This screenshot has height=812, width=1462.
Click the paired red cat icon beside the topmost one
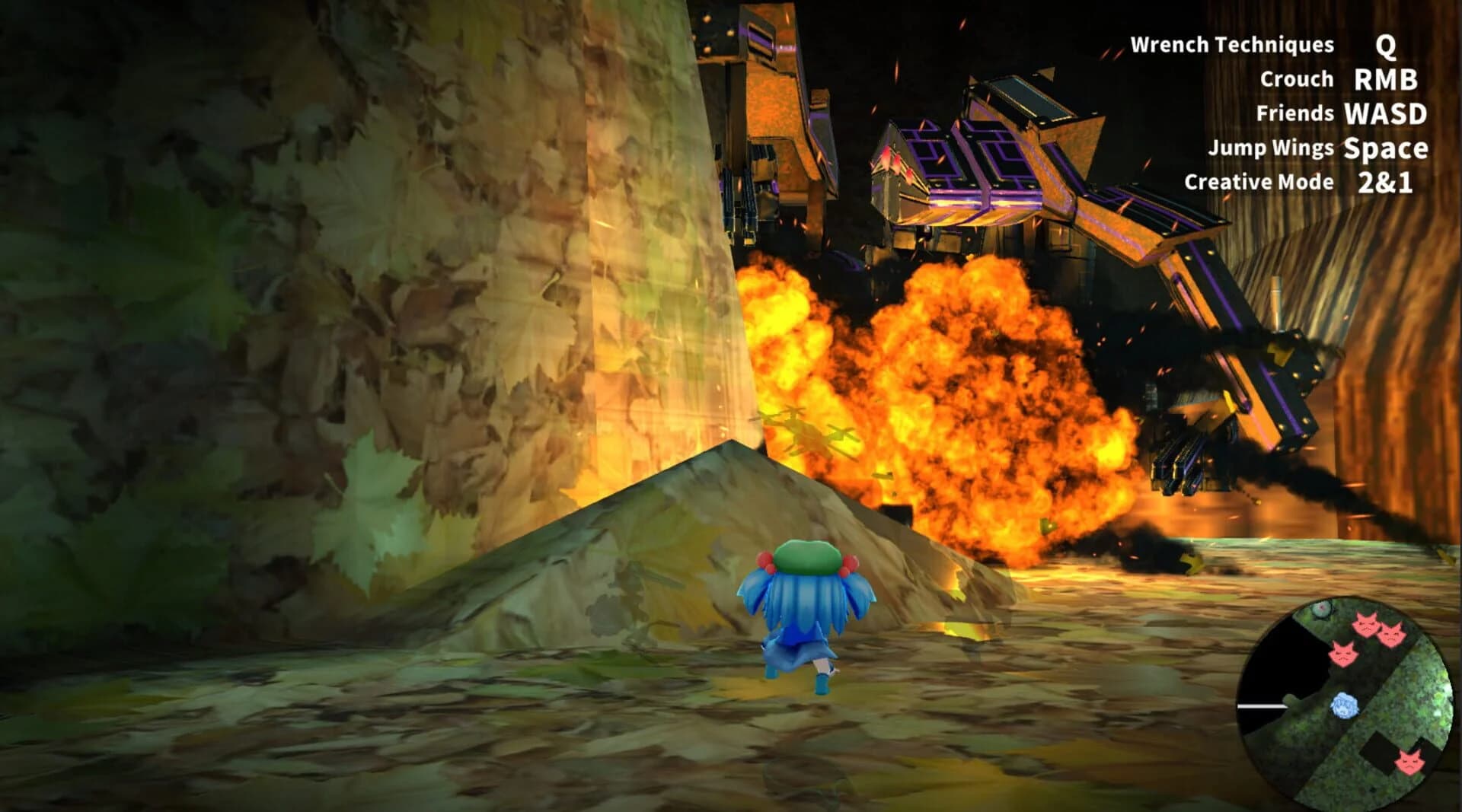[1392, 635]
